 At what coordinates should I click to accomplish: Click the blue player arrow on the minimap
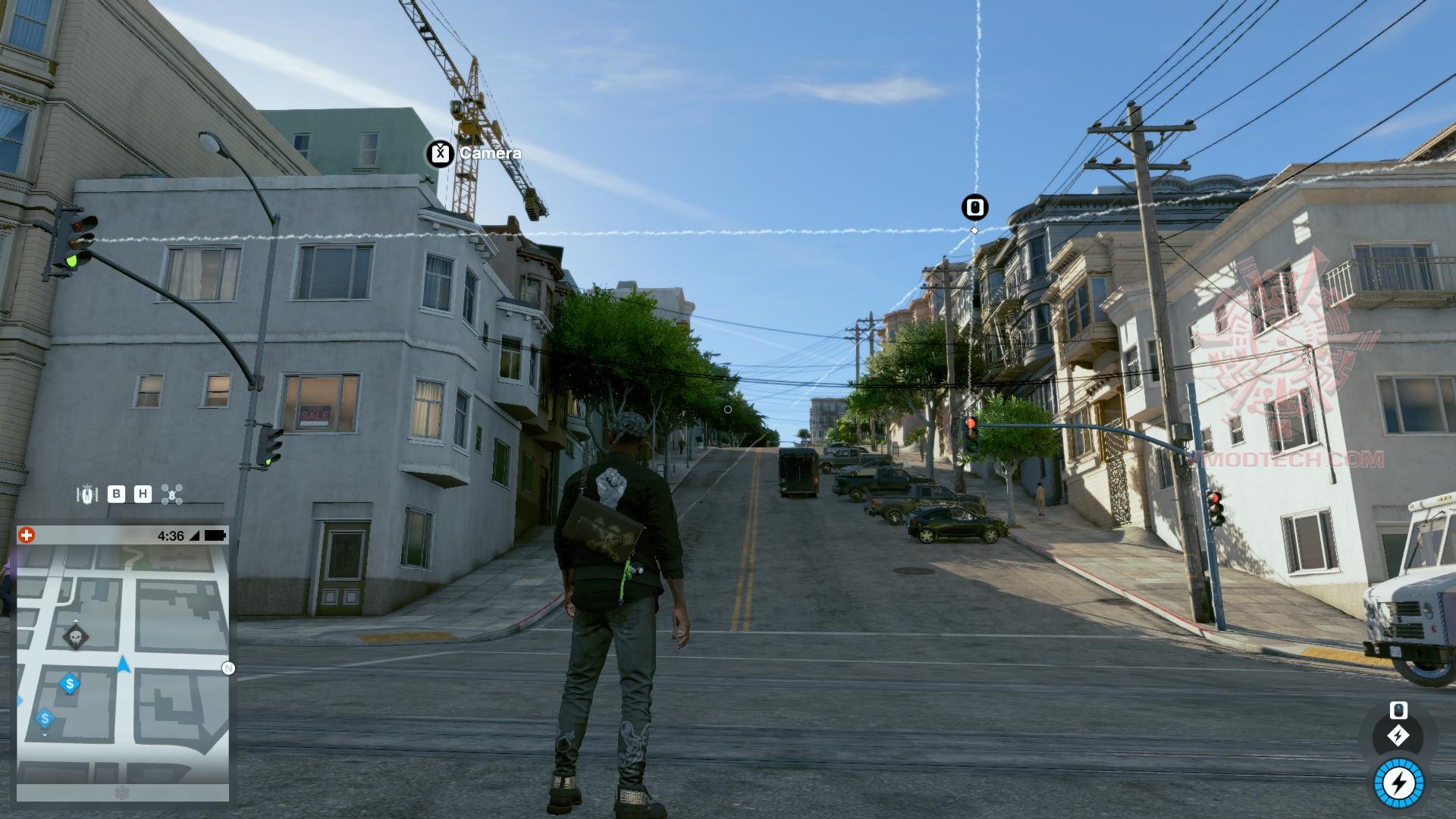pyautogui.click(x=124, y=666)
